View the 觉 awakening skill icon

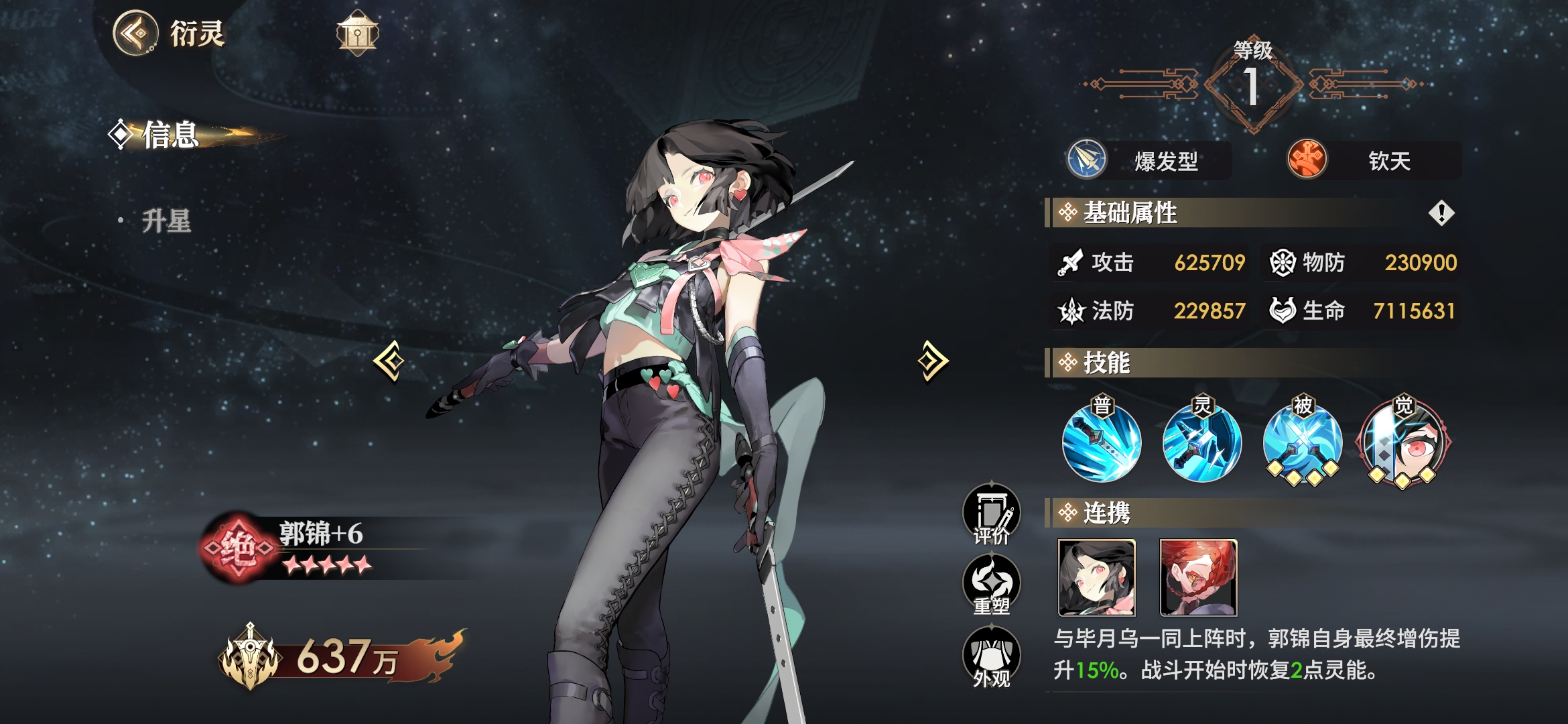[1402, 442]
